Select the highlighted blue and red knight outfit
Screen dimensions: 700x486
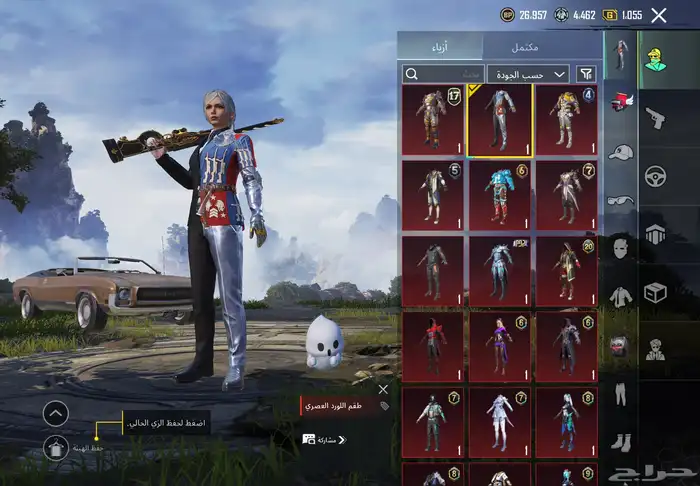[x=499, y=120]
